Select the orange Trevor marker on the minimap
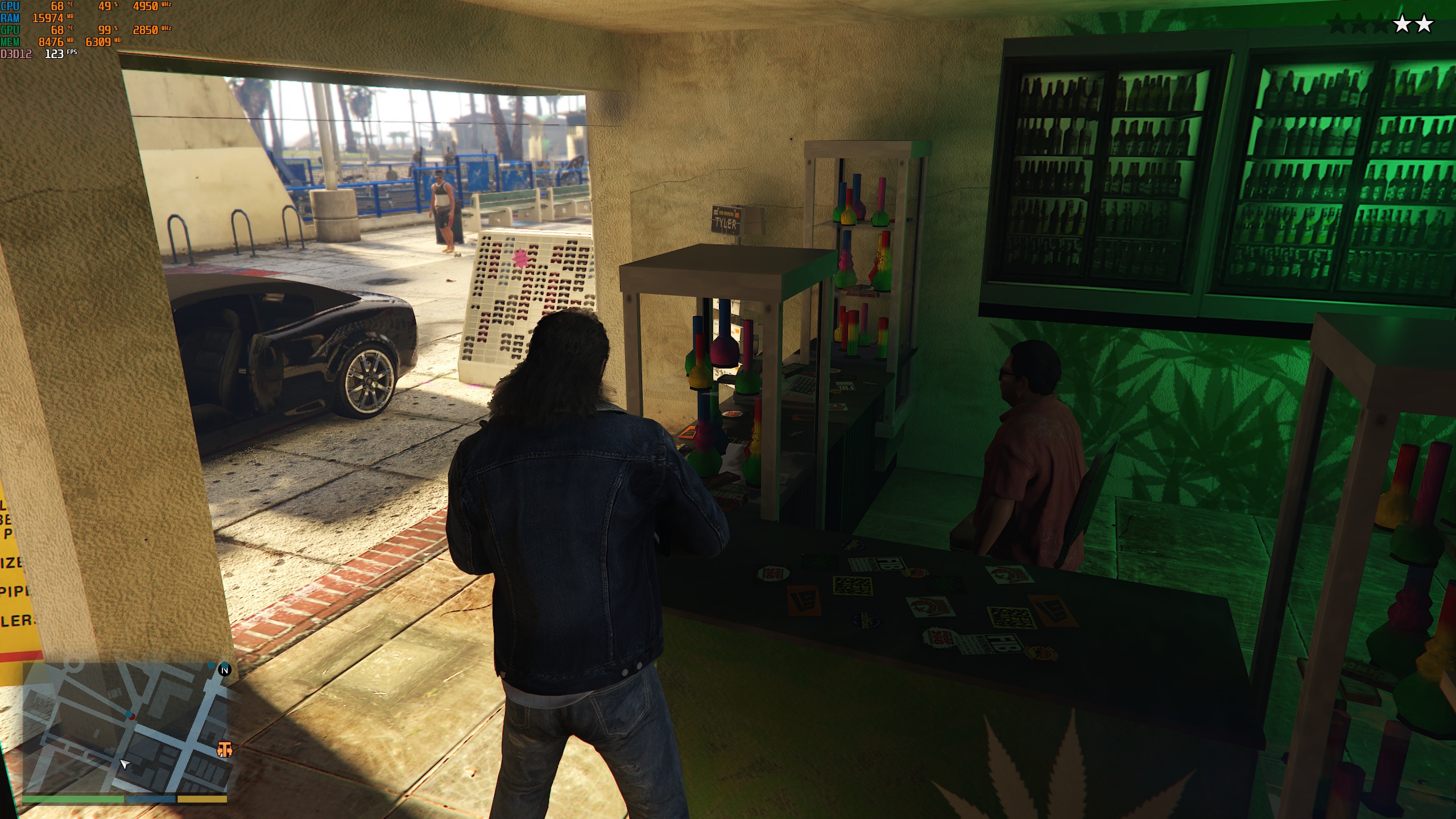The height and width of the screenshot is (819, 1456). pos(225,750)
